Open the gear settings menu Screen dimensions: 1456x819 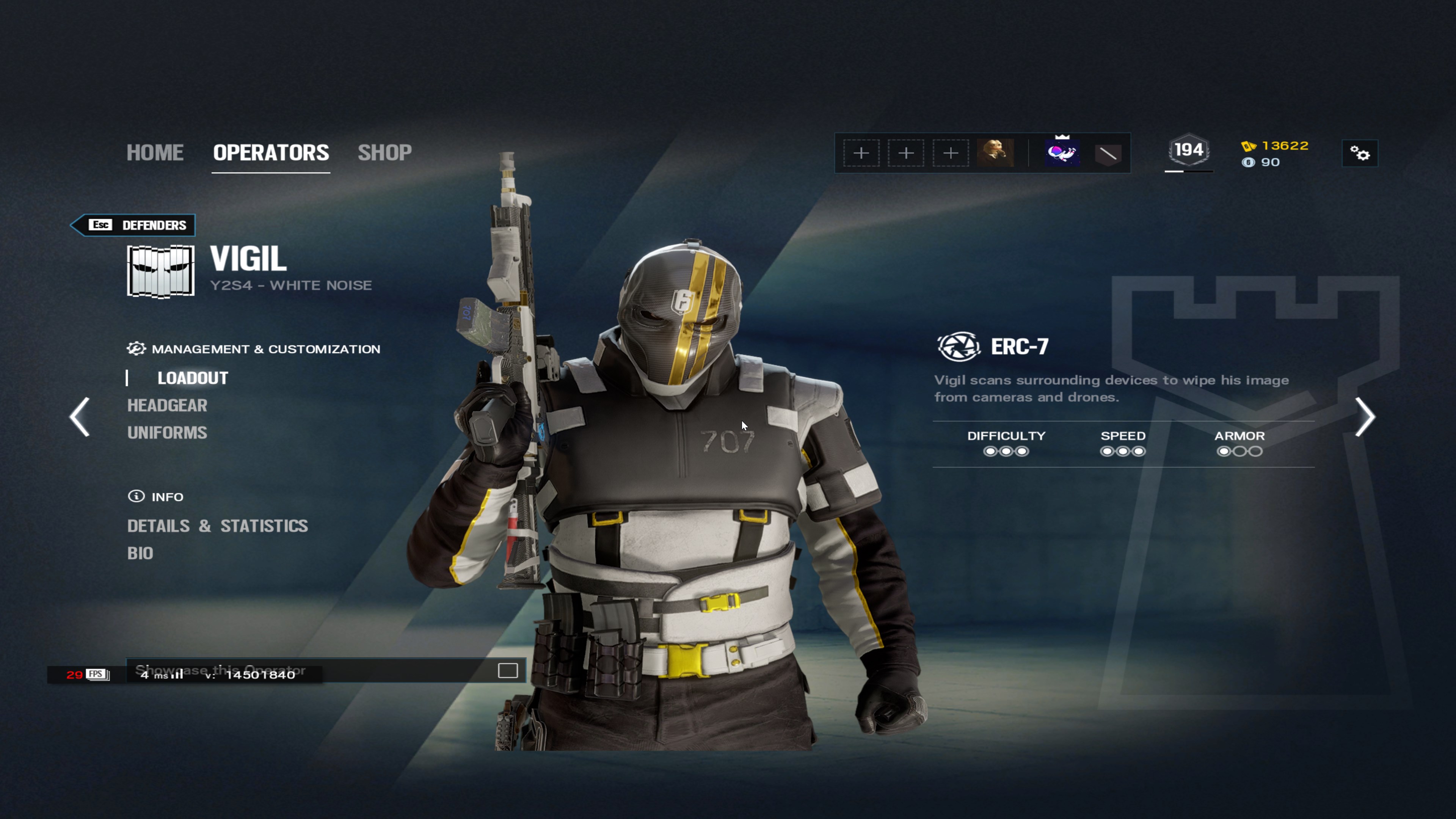(1359, 153)
